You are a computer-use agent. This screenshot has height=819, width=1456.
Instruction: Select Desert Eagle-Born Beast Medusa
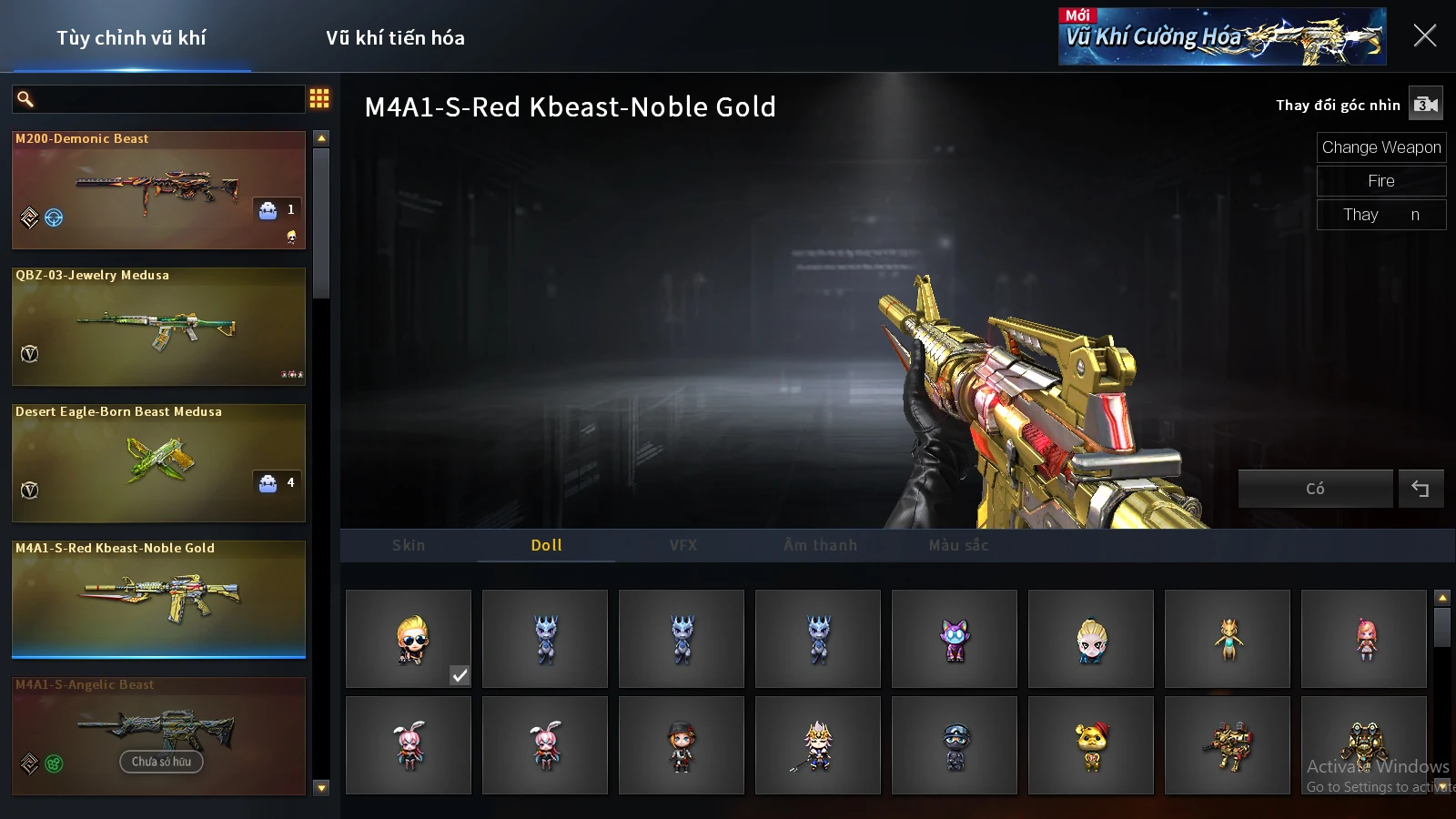[x=158, y=463]
